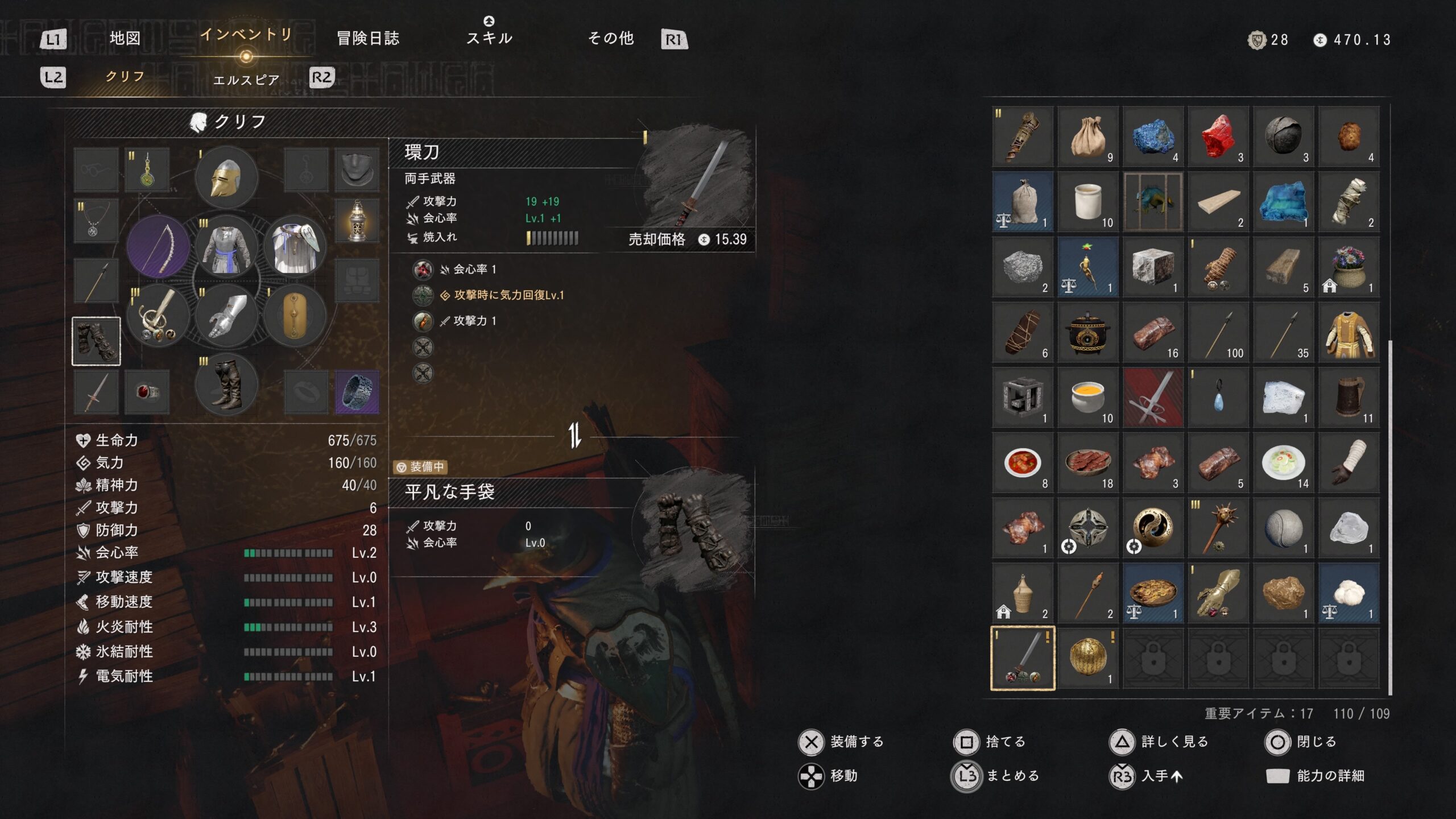
Task: Open the 地図 map tab
Action: [125, 38]
